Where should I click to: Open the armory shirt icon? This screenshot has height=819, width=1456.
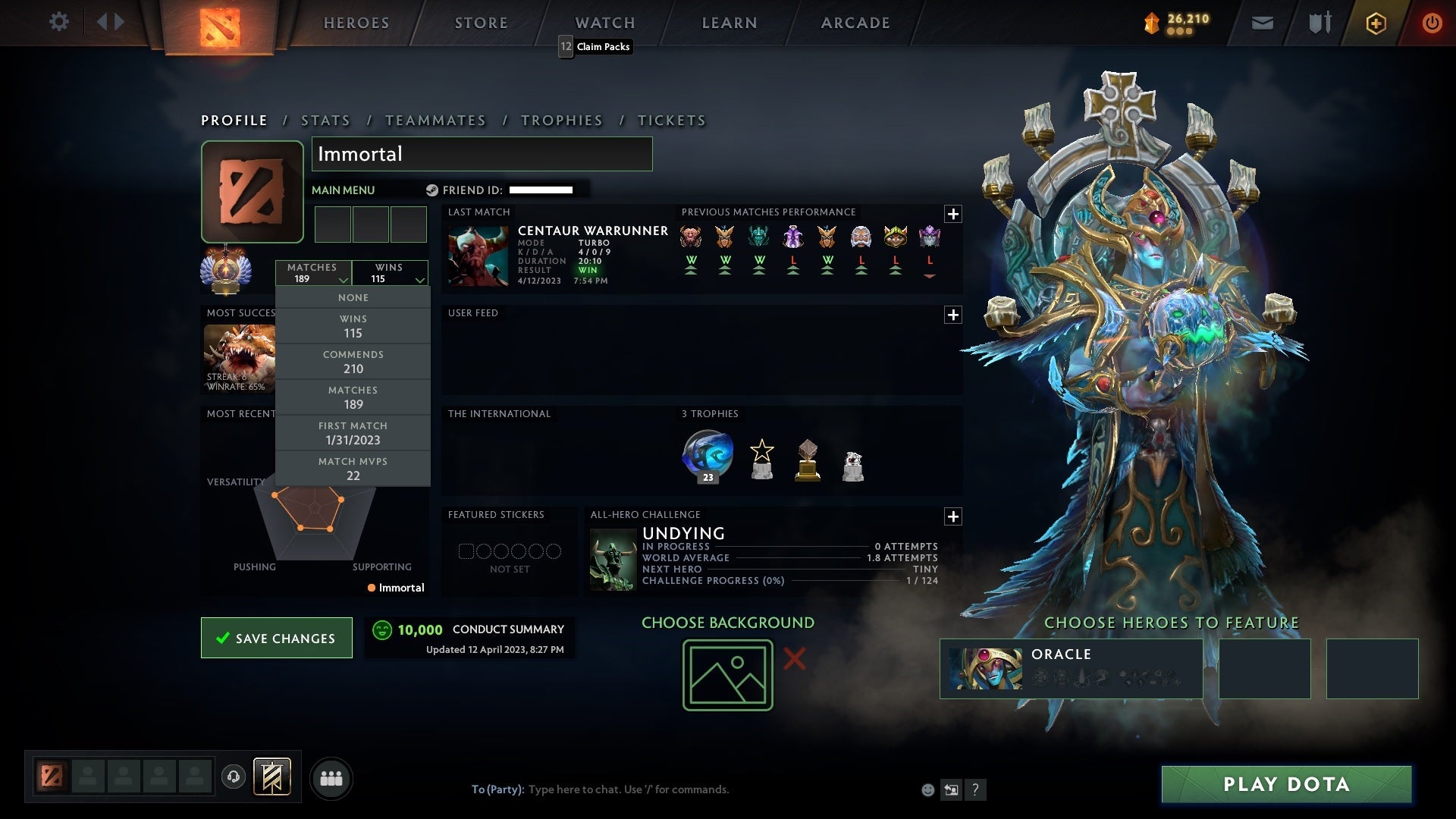(x=1319, y=22)
